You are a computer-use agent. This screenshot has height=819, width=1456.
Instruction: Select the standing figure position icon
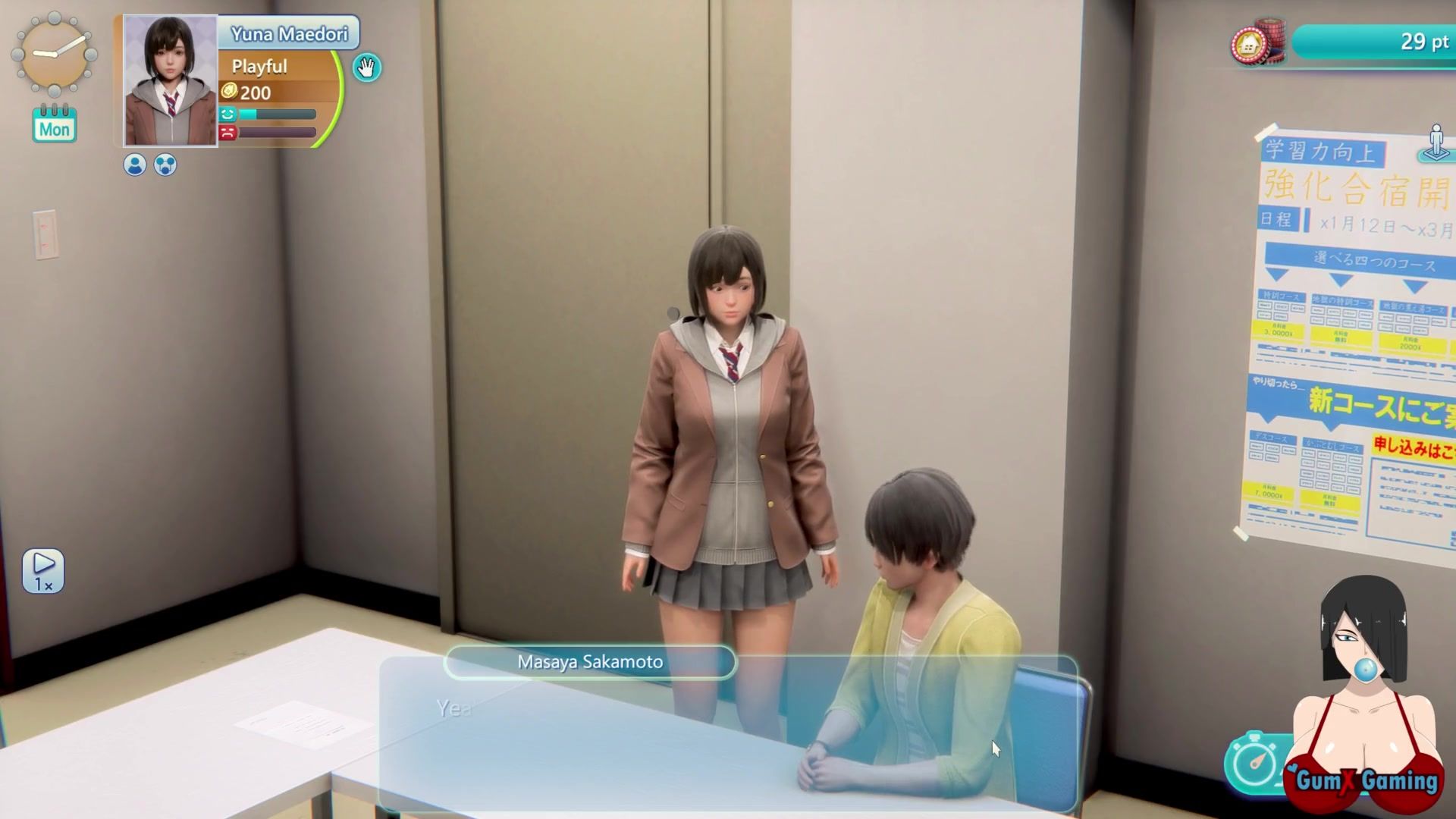click(x=1436, y=143)
